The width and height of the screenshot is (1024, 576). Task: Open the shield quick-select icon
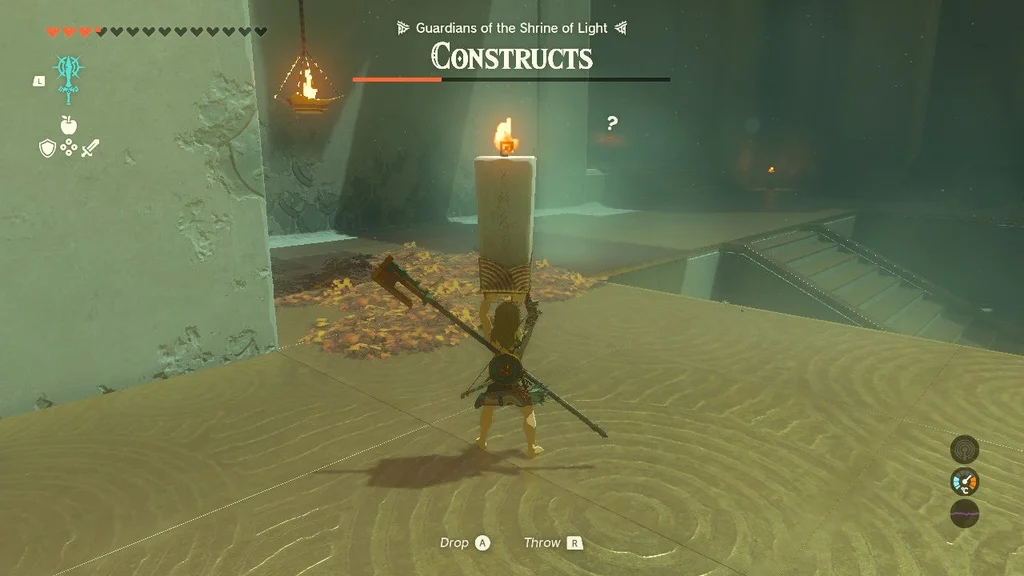[47, 148]
